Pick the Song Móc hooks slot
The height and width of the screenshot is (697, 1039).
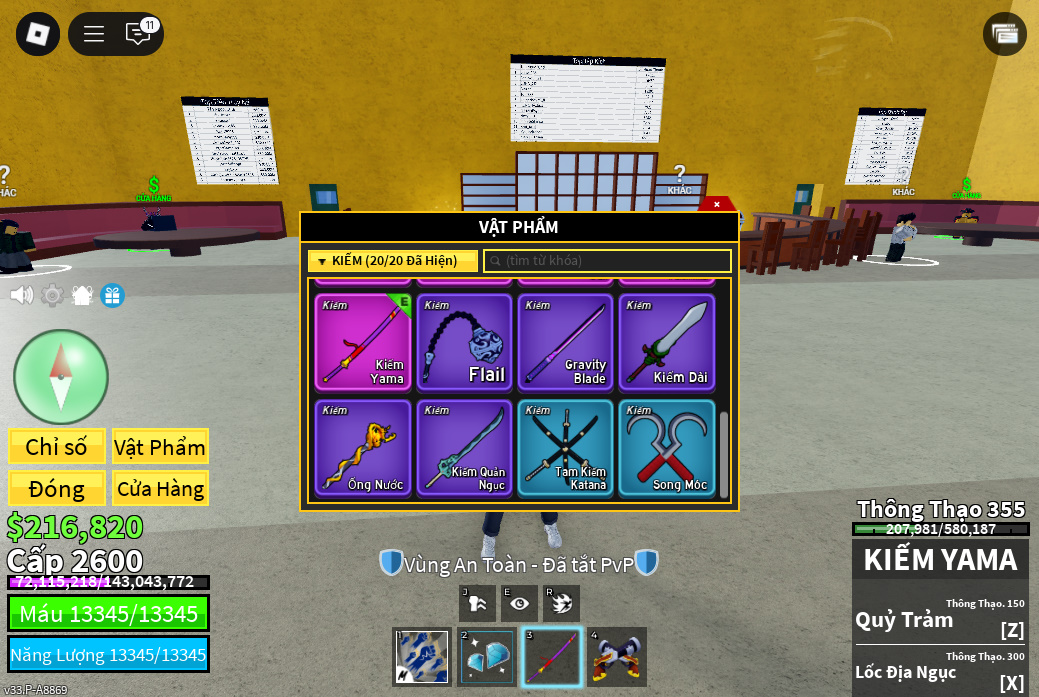coord(667,448)
